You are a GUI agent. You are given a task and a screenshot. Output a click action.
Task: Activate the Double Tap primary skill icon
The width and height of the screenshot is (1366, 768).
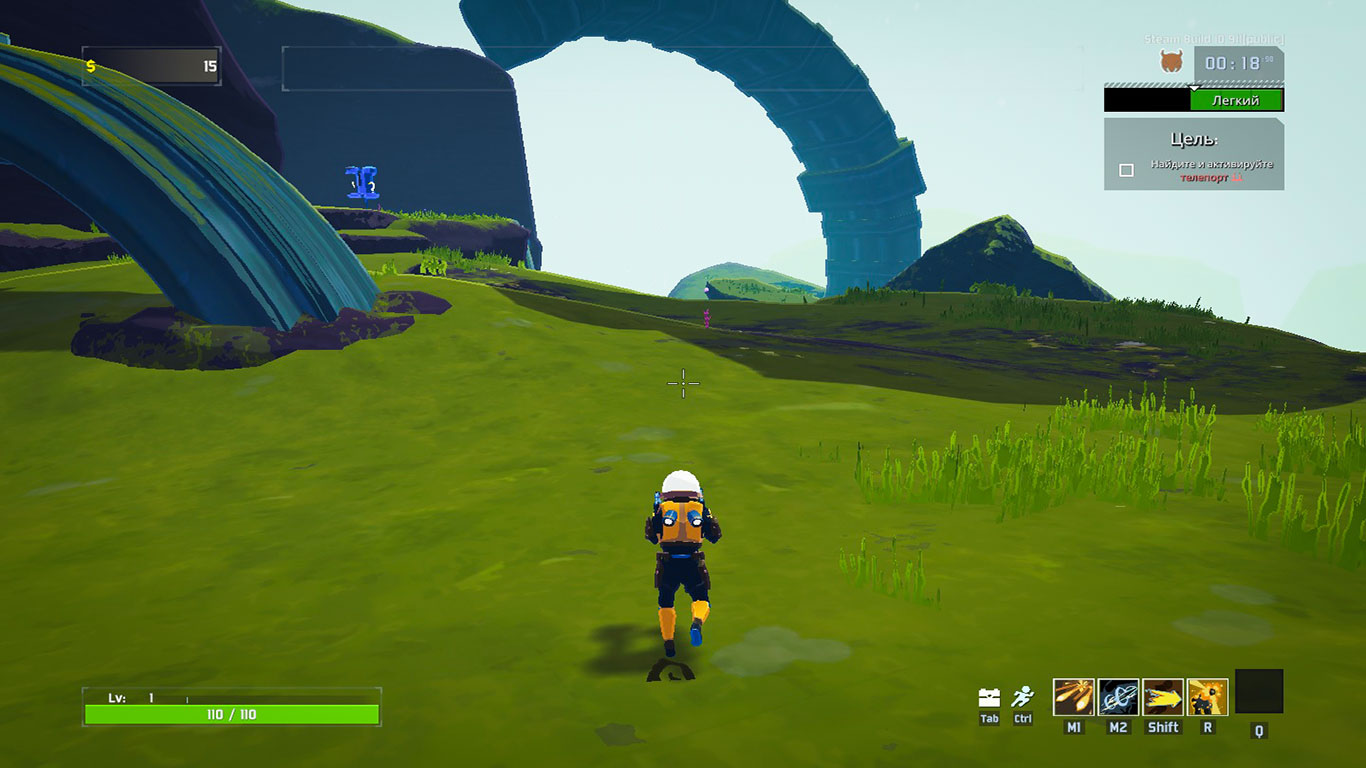1073,697
